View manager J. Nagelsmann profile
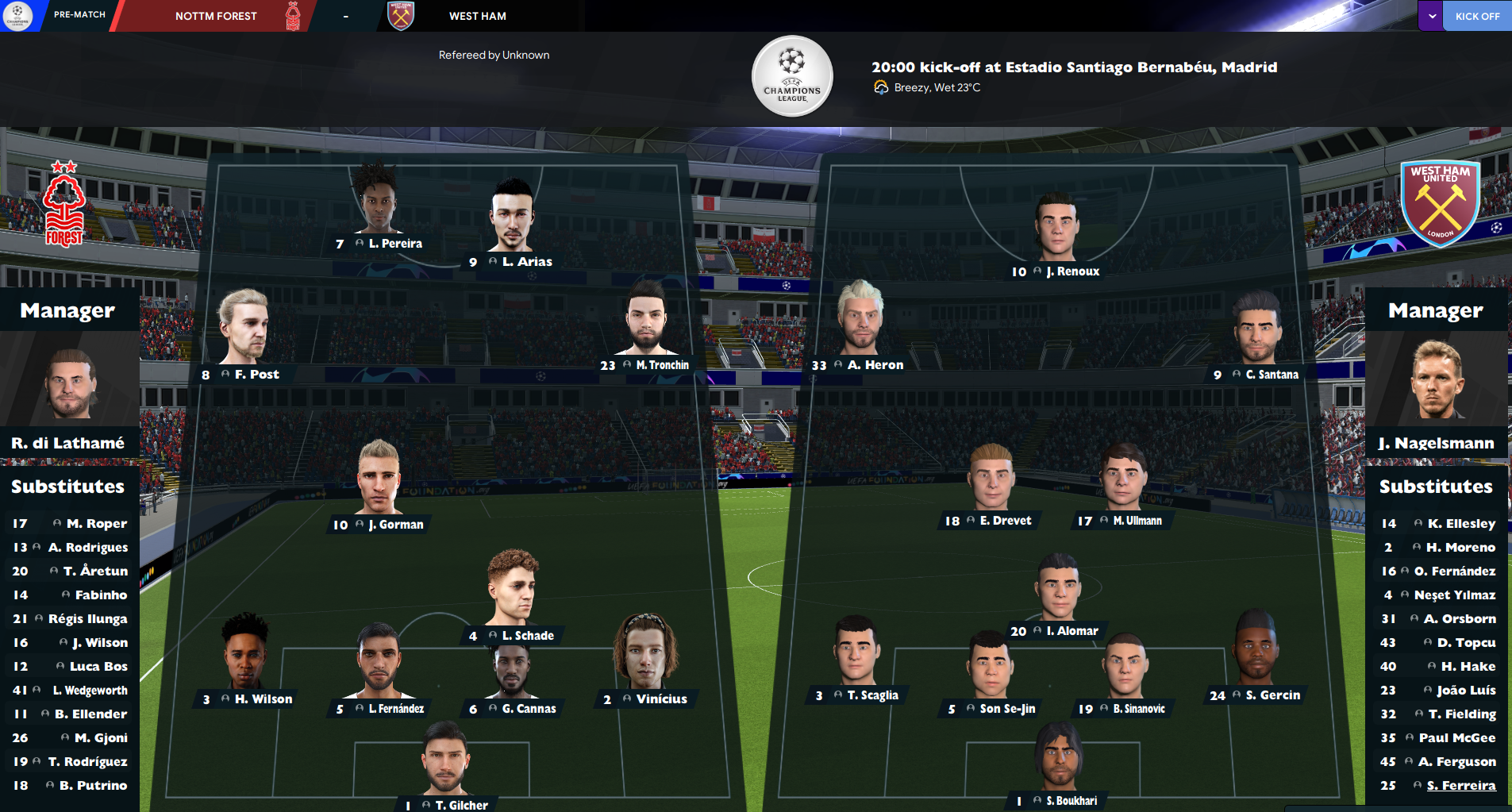 click(1436, 443)
